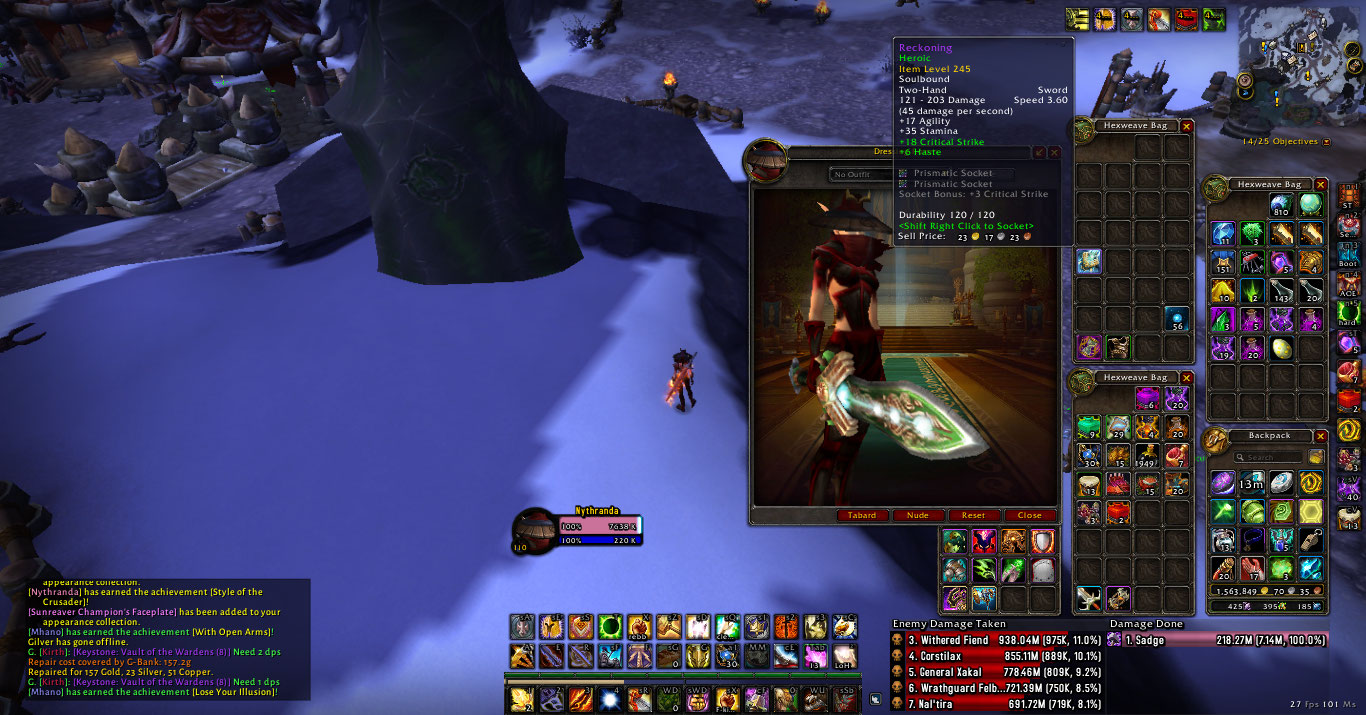
Task: Open the minimap
Action: [x=1298, y=58]
